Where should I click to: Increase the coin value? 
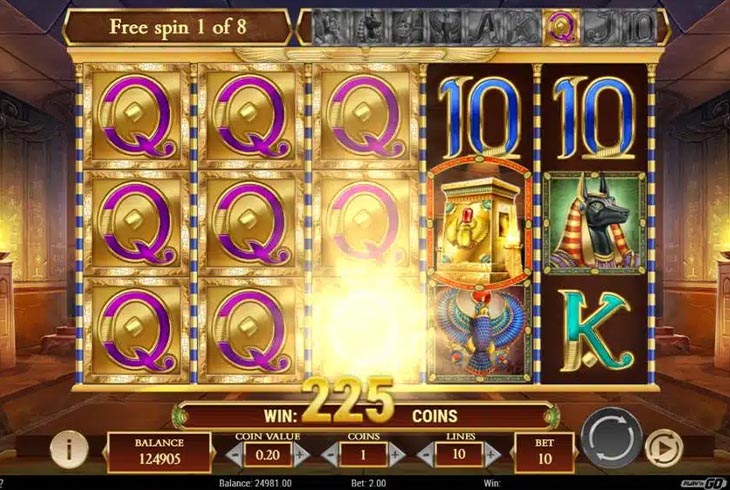[301, 453]
